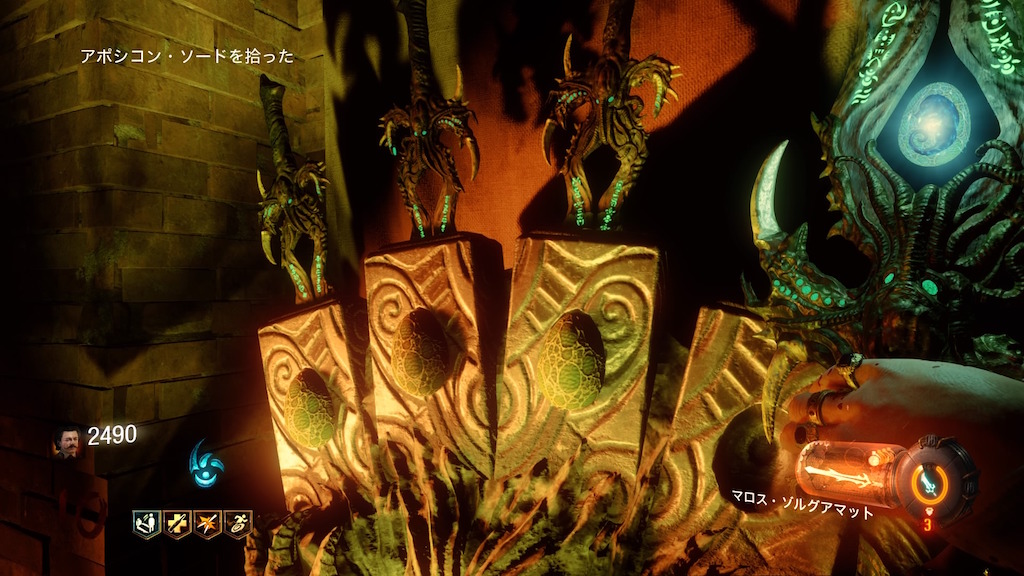Select the yellow cross perk icon

(177, 523)
